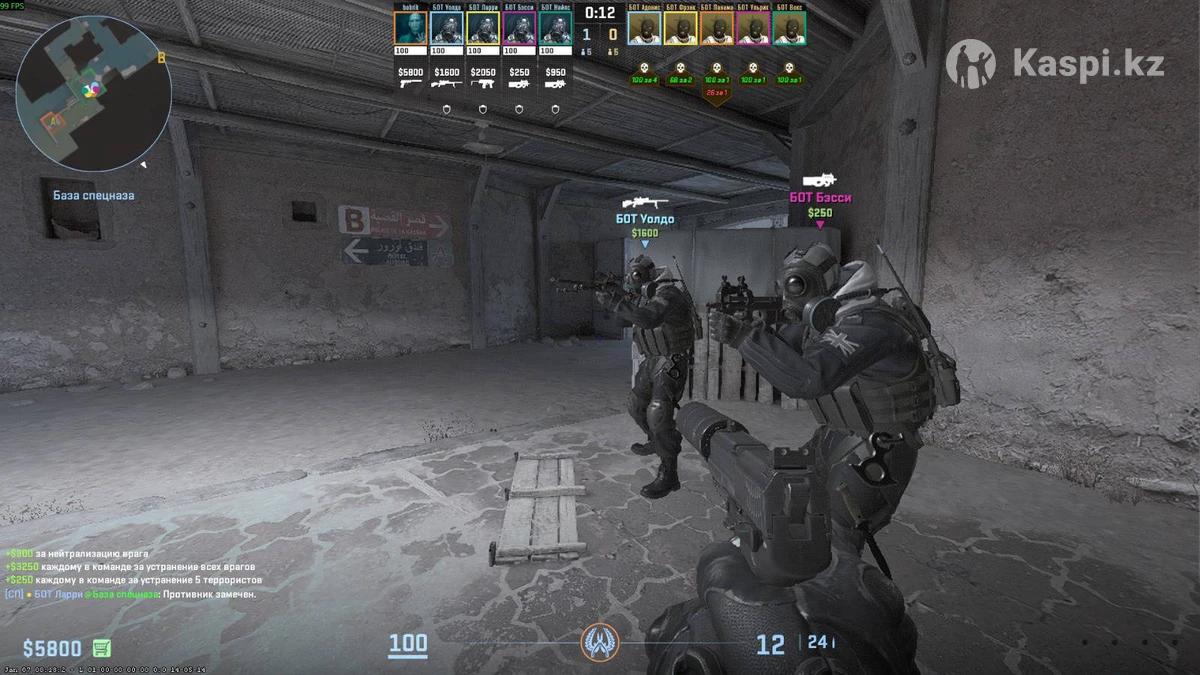Choose terrorist БОТ Фрэнк's avatar
Viewport: 1200px width, 675px height.
tap(681, 27)
